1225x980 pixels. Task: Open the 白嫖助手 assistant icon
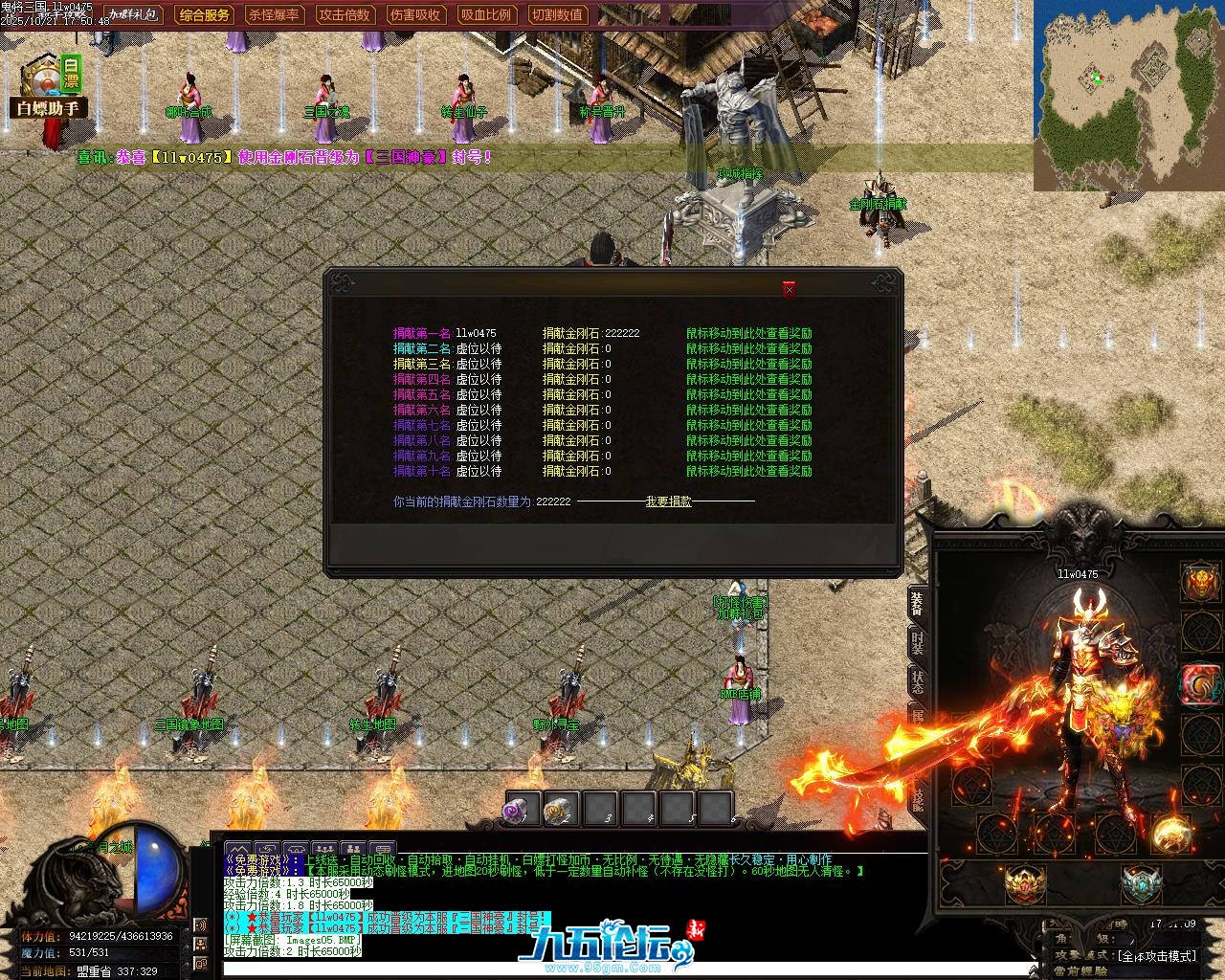(50, 88)
